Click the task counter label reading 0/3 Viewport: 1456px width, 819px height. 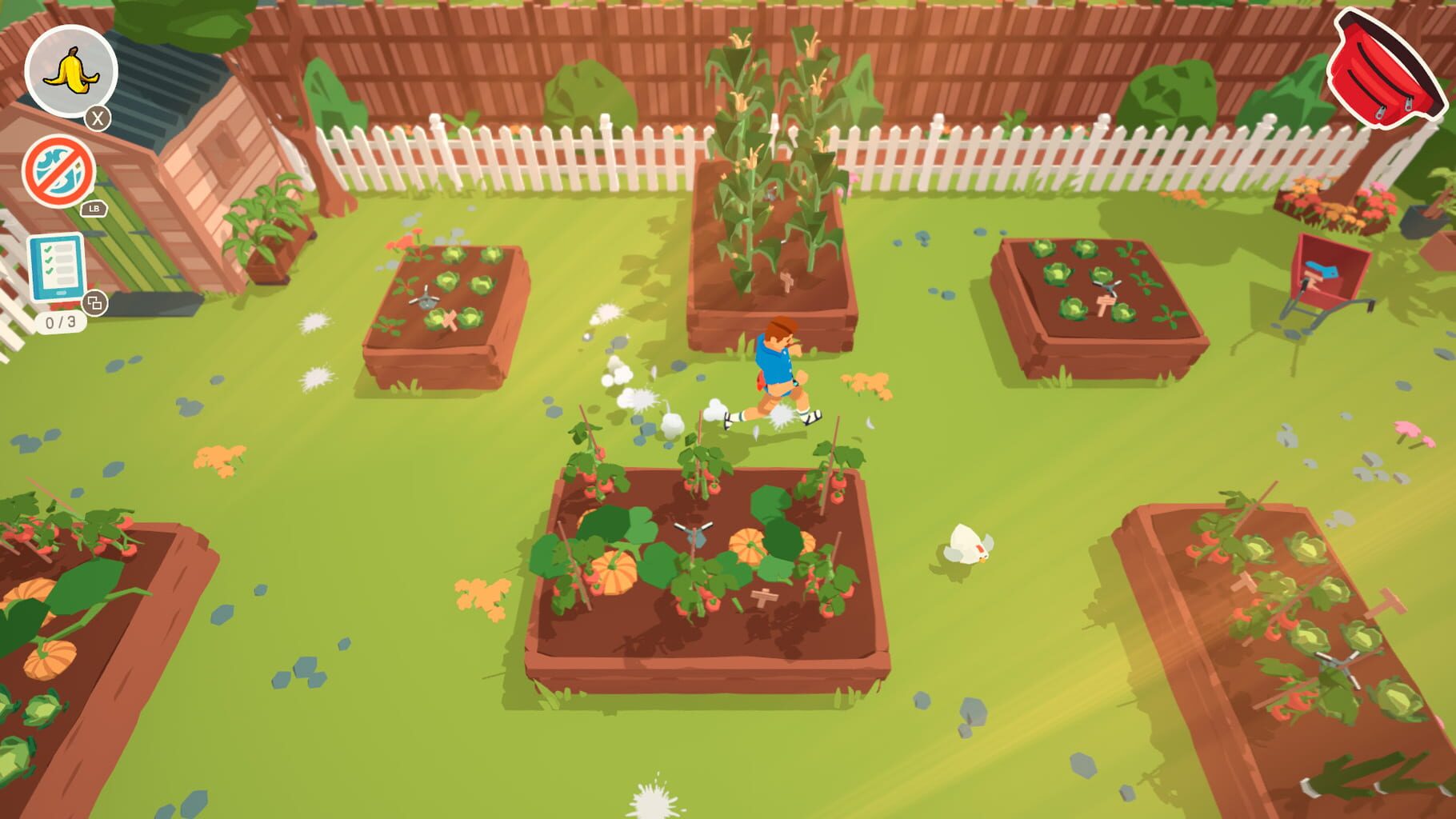58,323
